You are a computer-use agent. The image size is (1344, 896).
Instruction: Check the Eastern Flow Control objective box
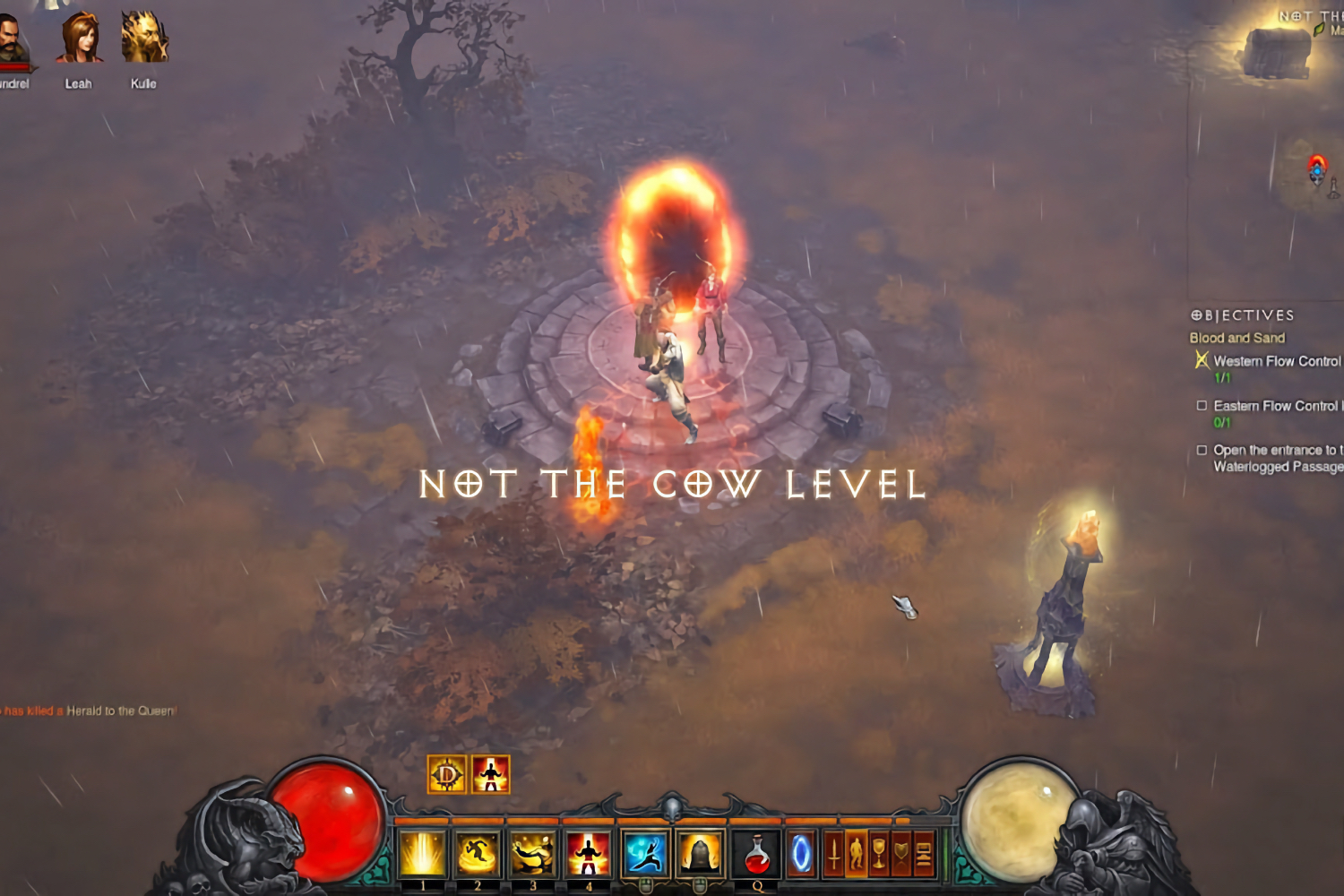coord(1203,405)
